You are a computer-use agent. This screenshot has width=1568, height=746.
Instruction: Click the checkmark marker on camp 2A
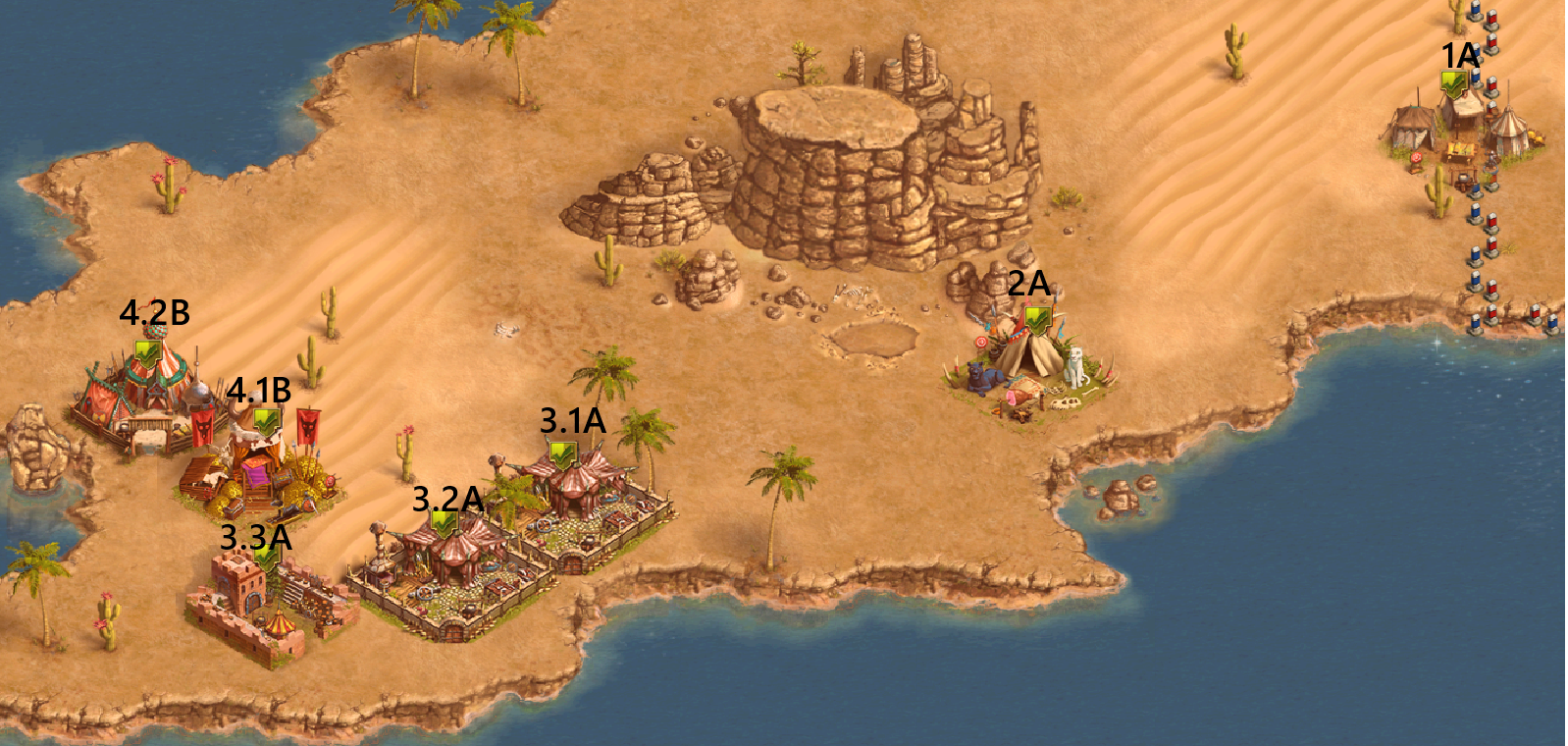1037,319
